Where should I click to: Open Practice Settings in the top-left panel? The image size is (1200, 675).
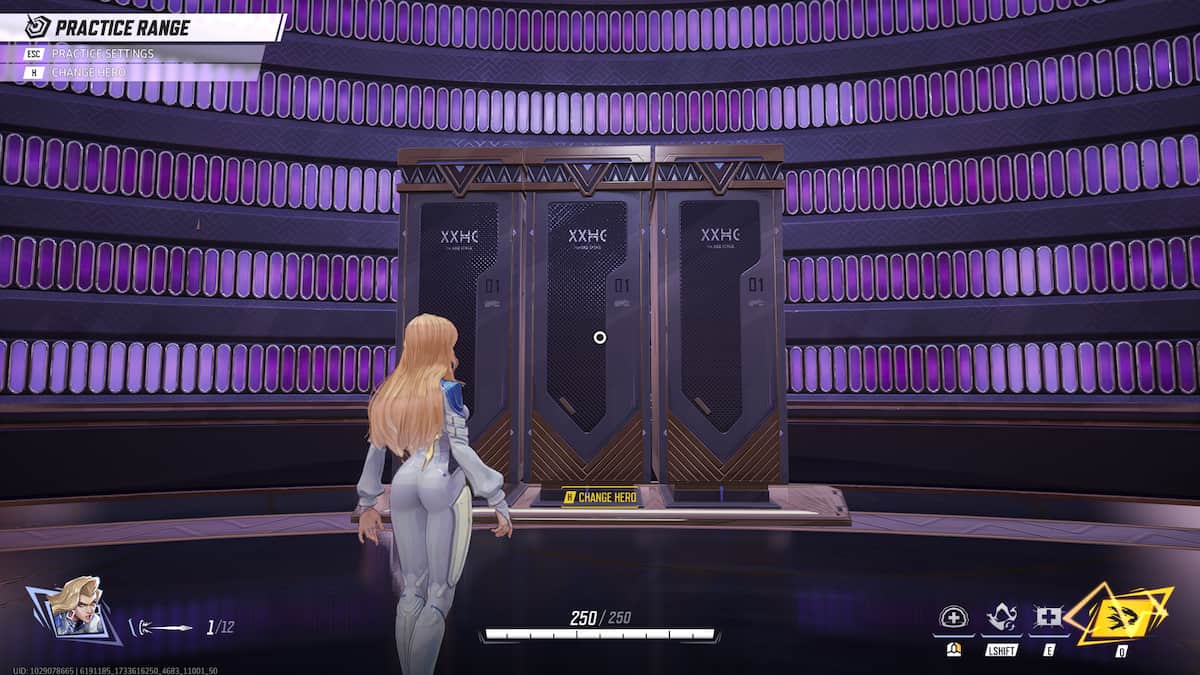point(103,53)
